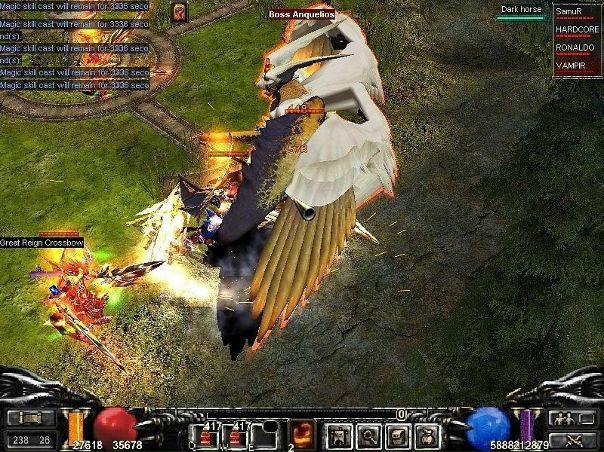The image size is (604, 452).
Task: Open the character window armor button
Action: (x=343, y=435)
